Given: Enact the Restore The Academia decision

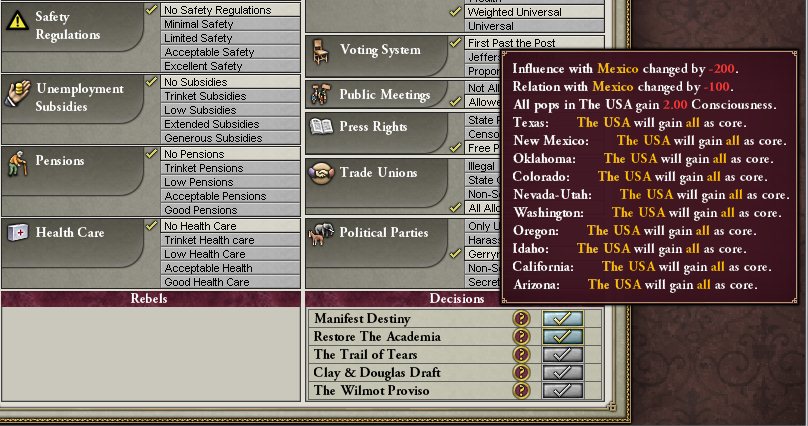Looking at the screenshot, I should [x=562, y=336].
